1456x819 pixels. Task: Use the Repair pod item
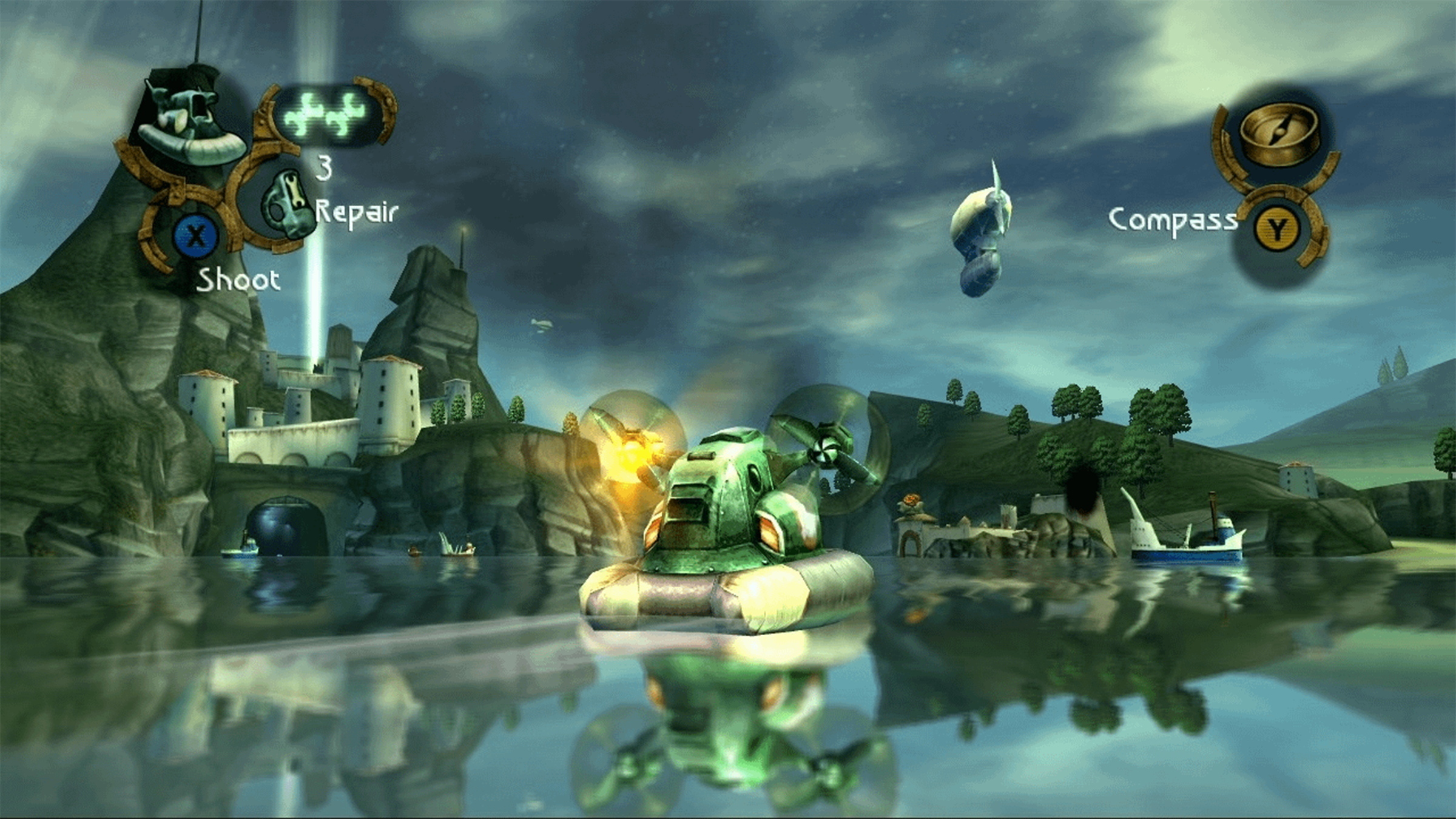tap(286, 205)
